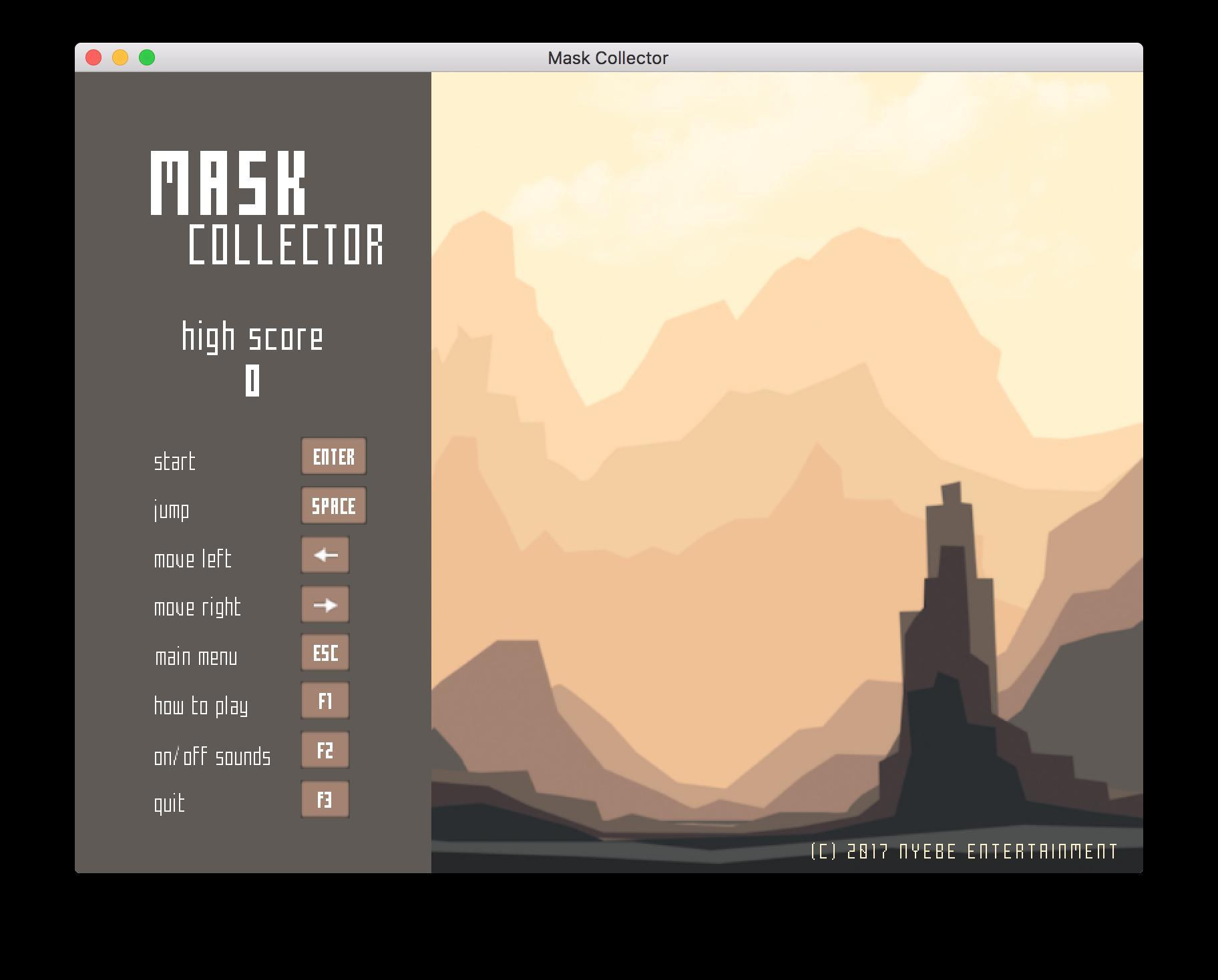Click the F2 key button for sounds
The width and height of the screenshot is (1218, 980).
click(325, 750)
